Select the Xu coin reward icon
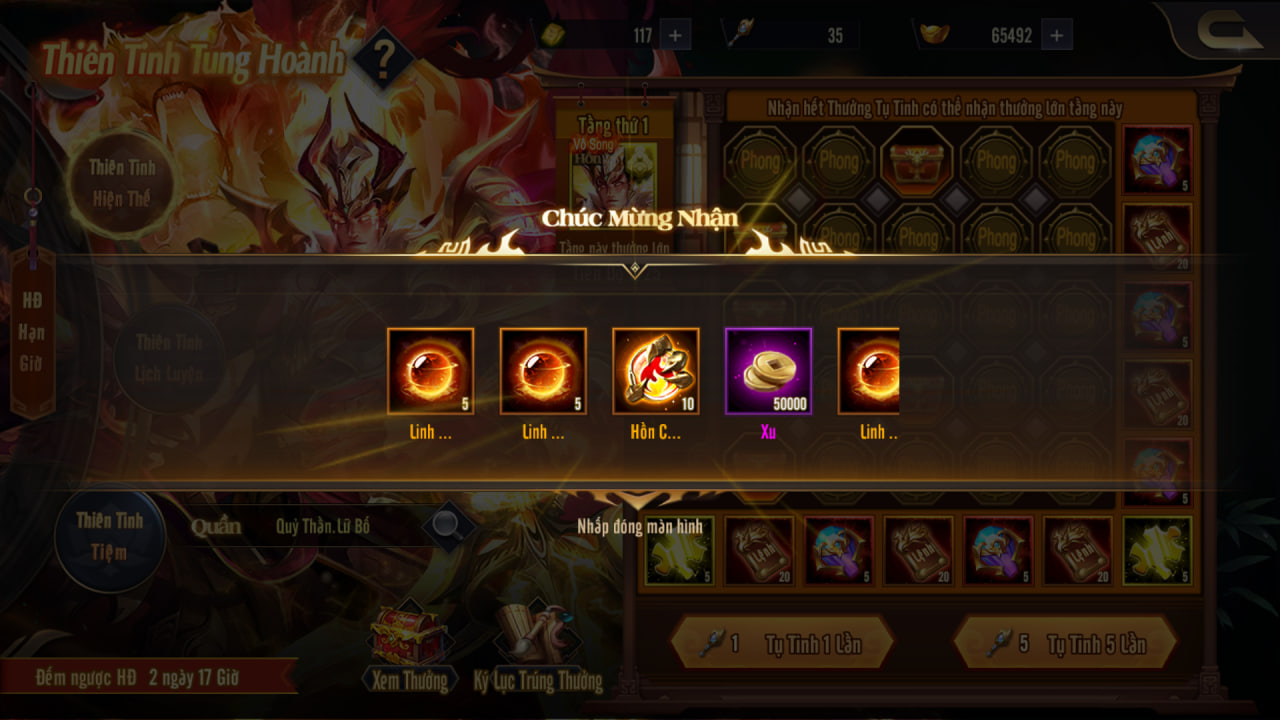 (x=768, y=371)
